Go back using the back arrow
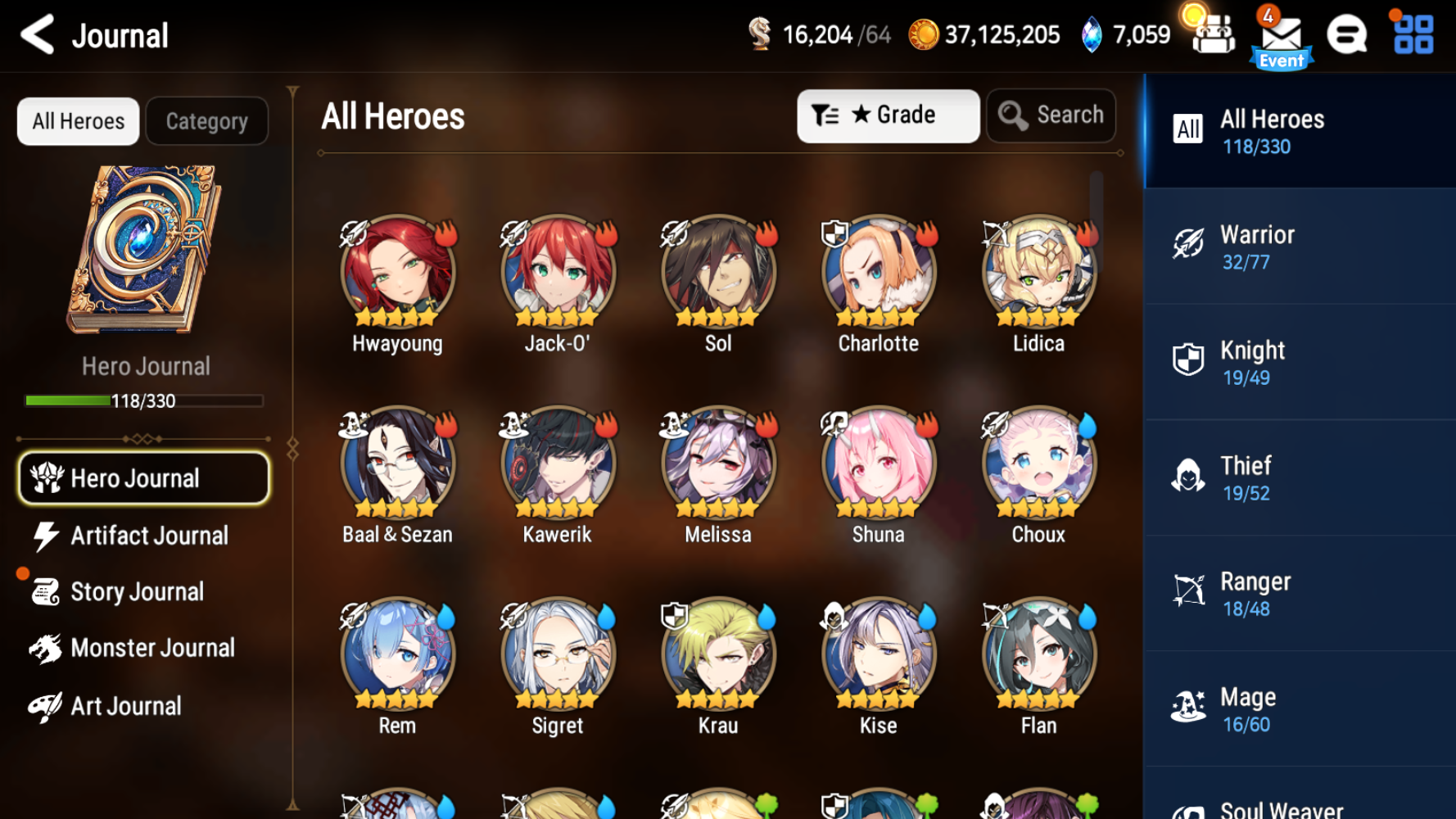 (35, 34)
